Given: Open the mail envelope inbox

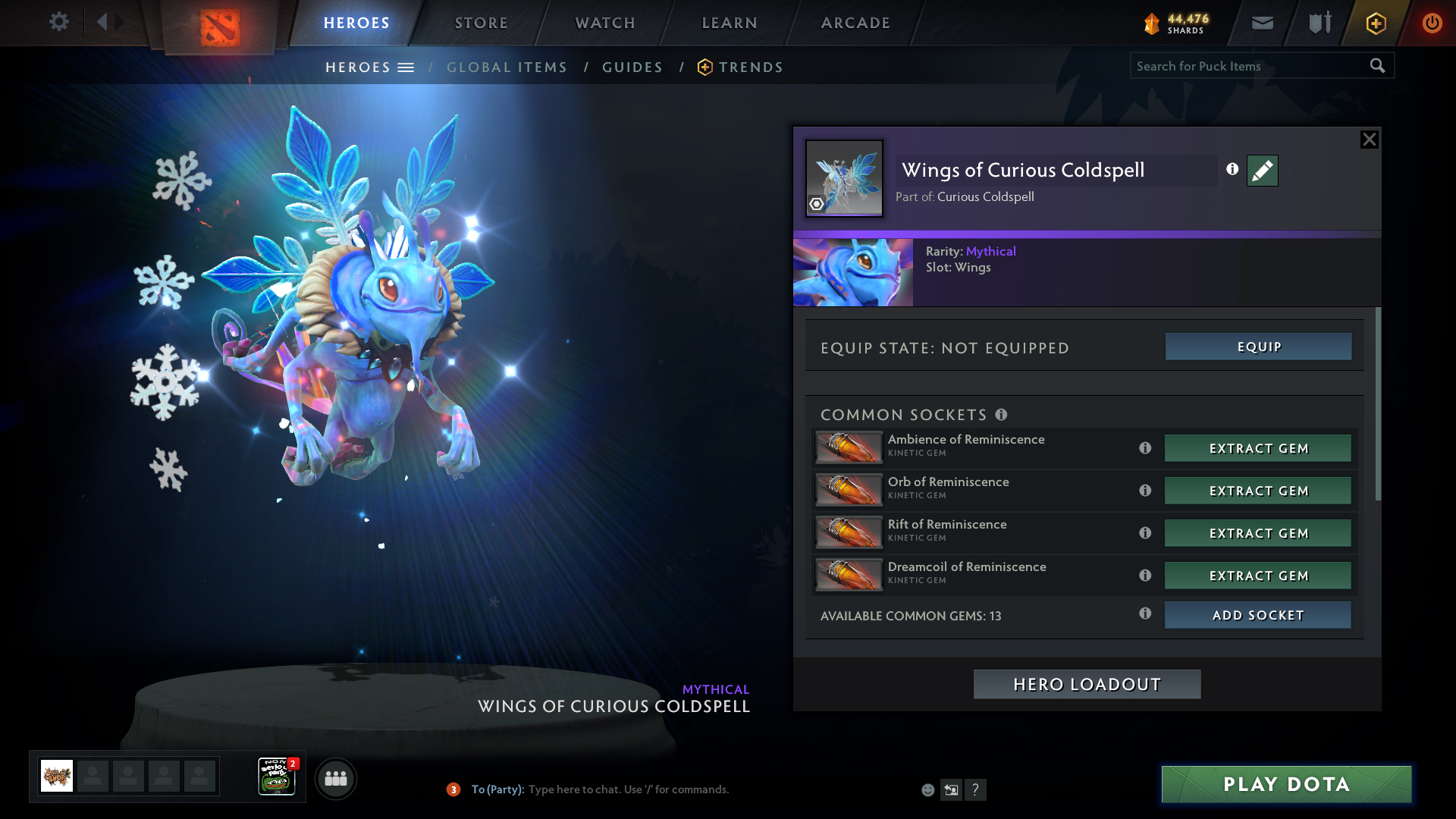Looking at the screenshot, I should pyautogui.click(x=1263, y=23).
